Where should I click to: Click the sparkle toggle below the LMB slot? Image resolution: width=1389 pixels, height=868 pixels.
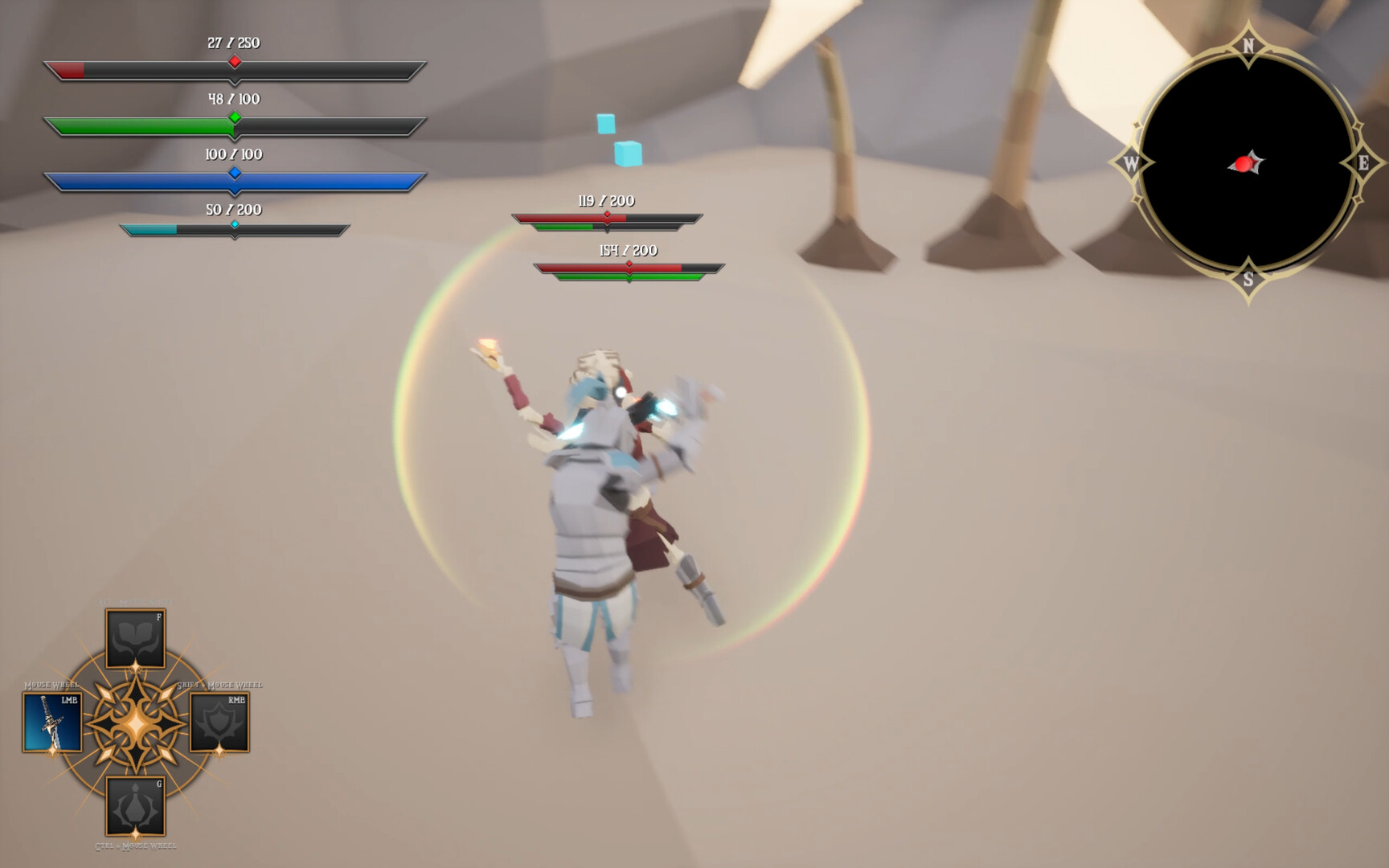52,752
